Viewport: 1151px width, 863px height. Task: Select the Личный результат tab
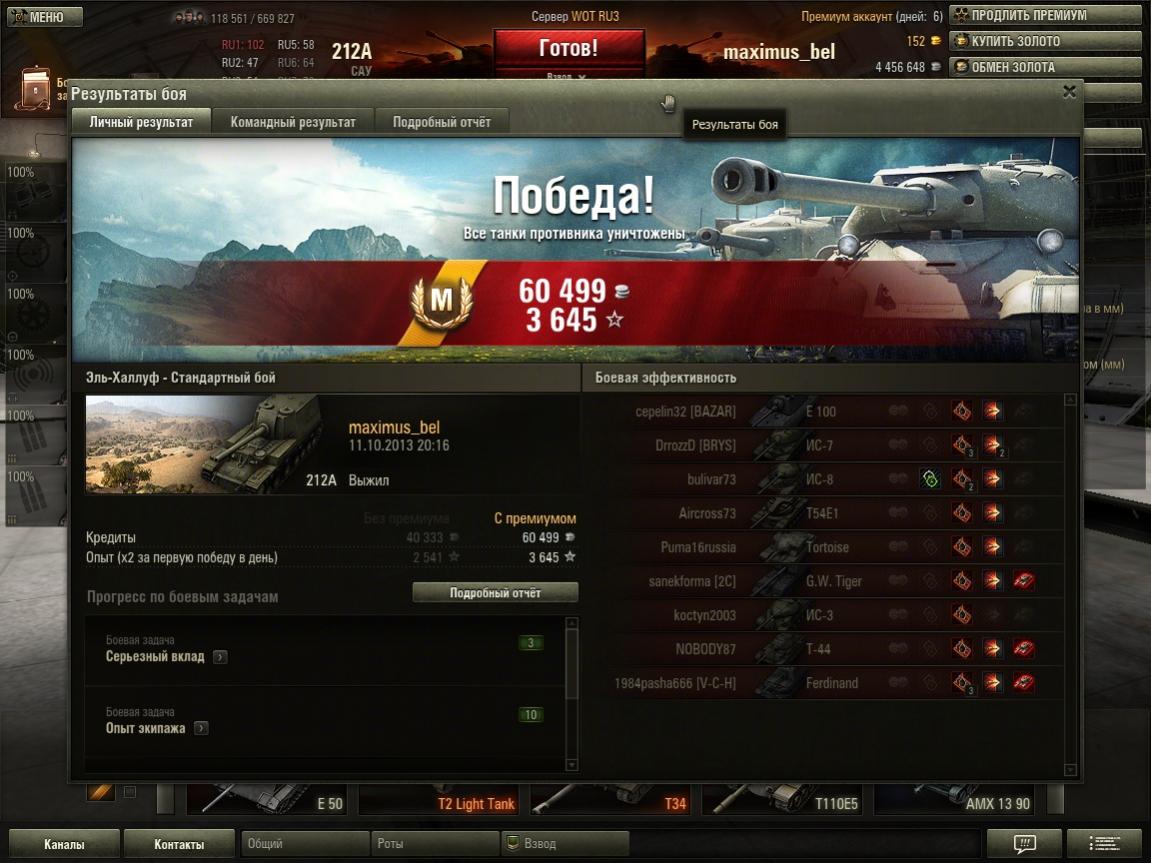(x=141, y=122)
